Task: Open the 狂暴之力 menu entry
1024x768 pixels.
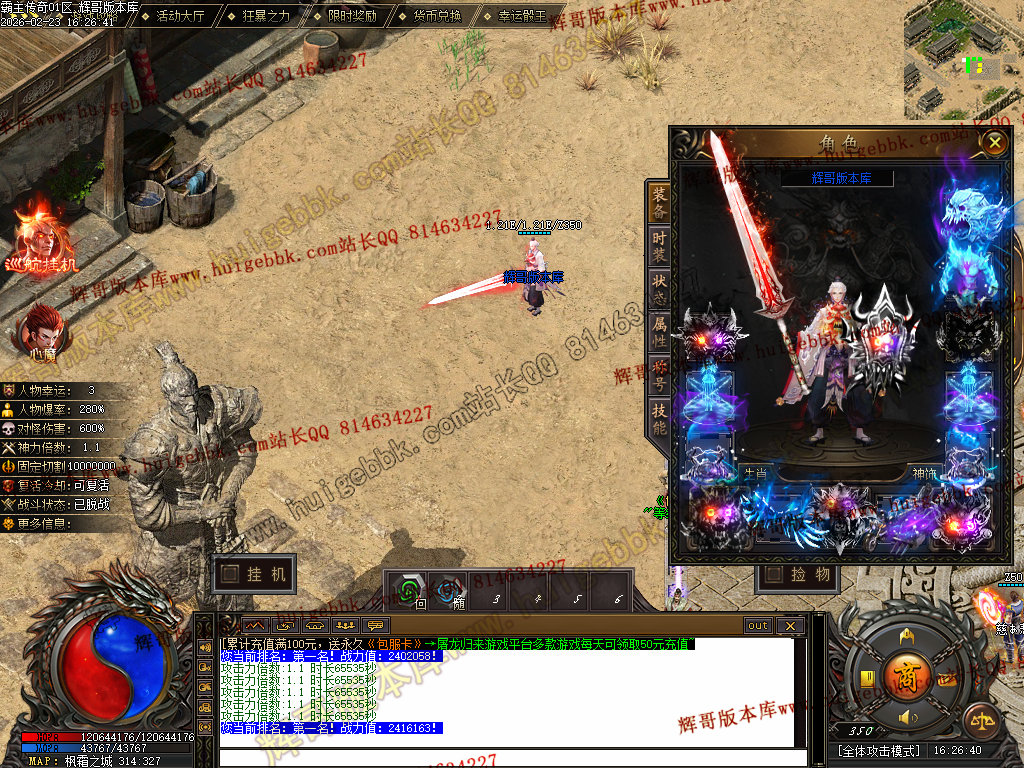Action: coord(266,16)
